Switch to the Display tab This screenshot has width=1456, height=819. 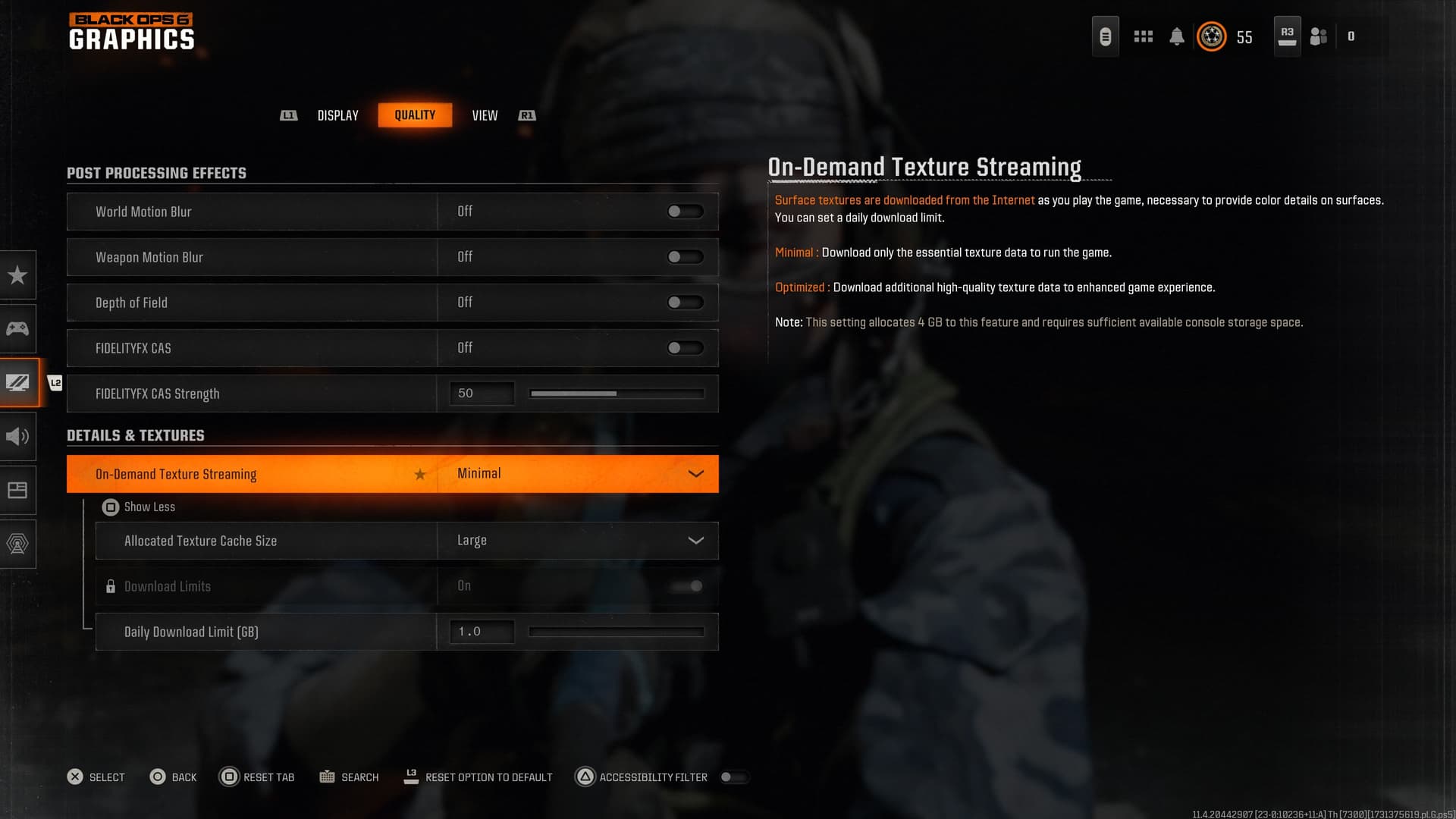337,115
